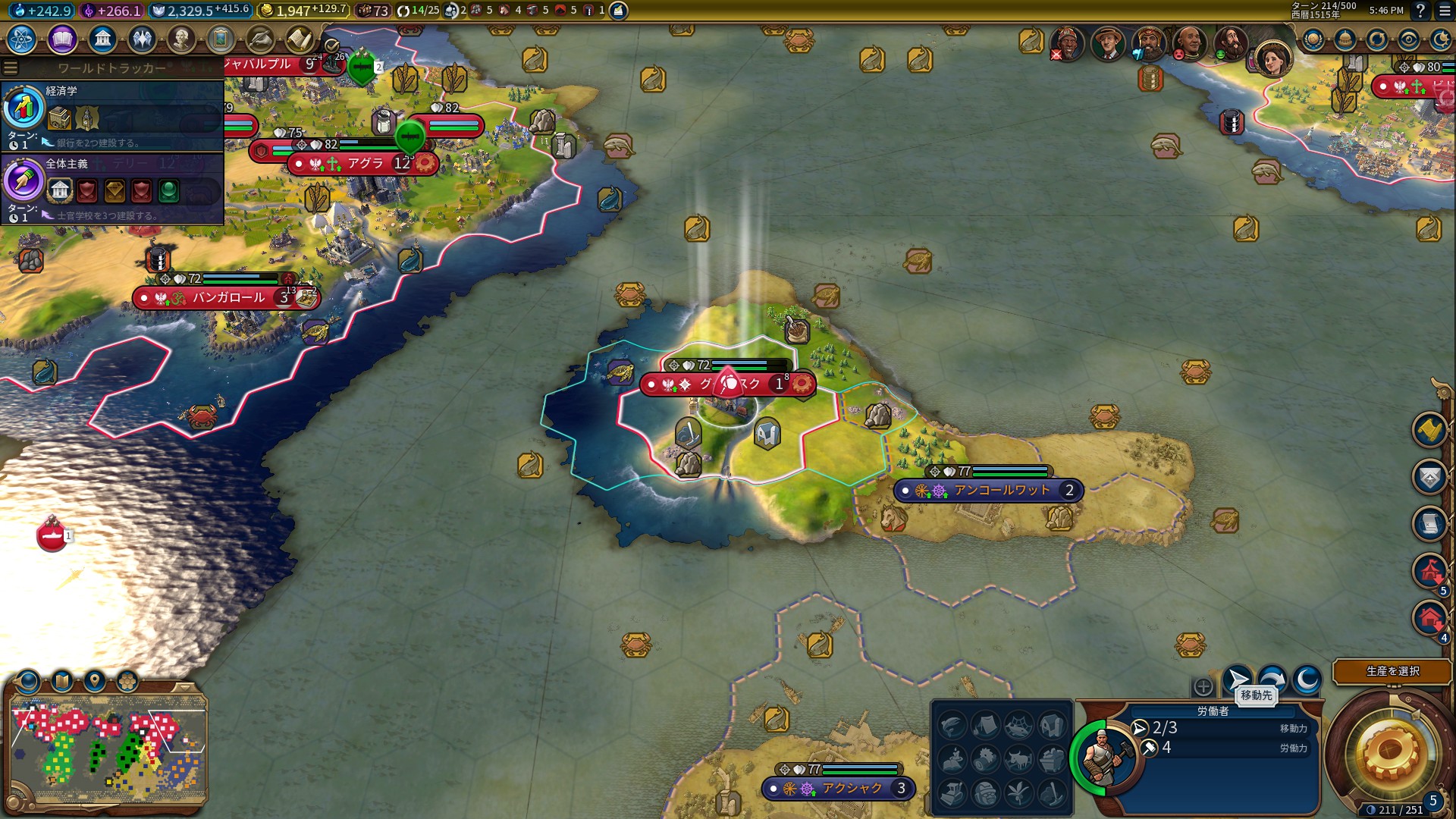This screenshot has height=819, width=1456.
Task: Open the world rankings laurel icon
Action: 1313,39
